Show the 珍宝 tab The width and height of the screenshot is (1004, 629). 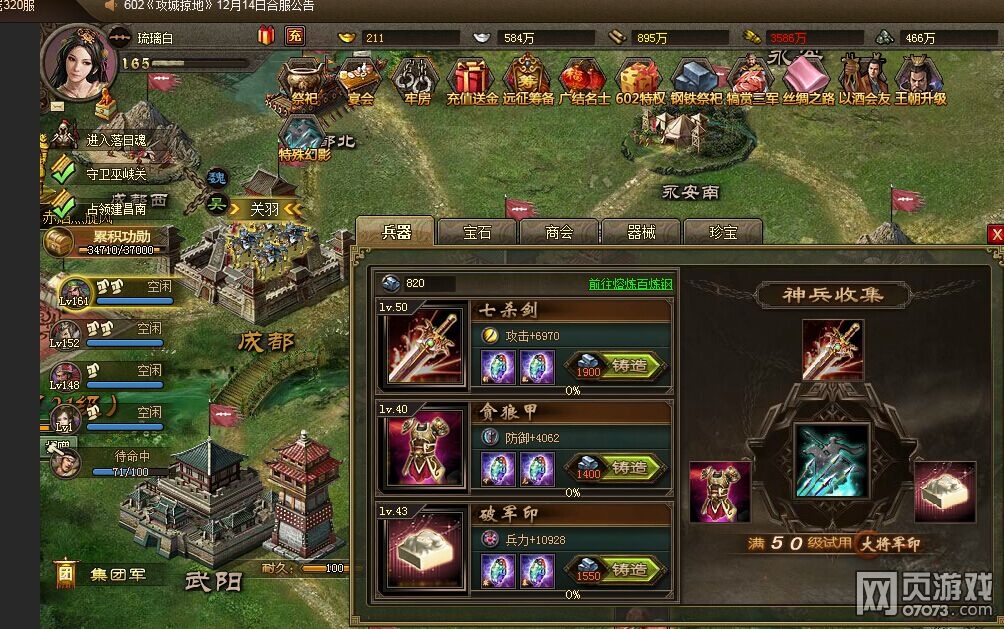click(723, 232)
